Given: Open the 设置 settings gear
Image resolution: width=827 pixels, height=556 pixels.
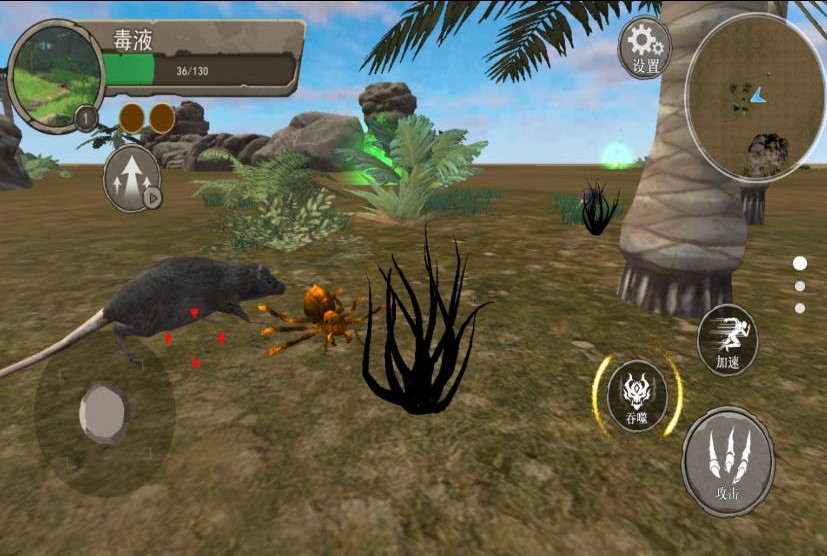Looking at the screenshot, I should 645,47.
